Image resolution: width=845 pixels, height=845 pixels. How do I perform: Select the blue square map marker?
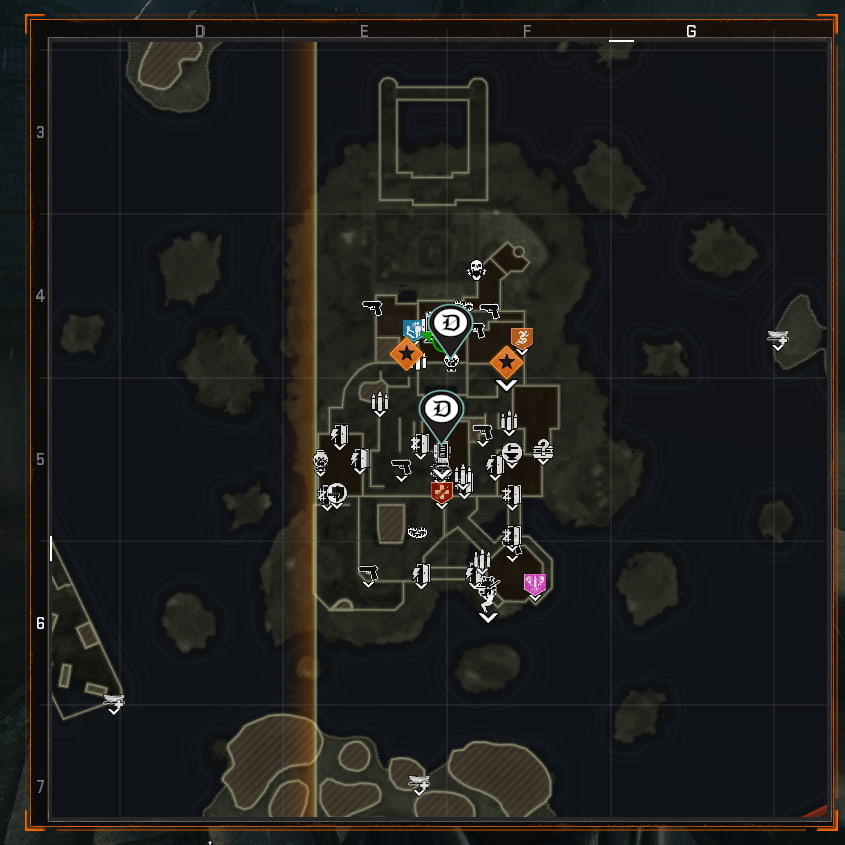pyautogui.click(x=412, y=329)
